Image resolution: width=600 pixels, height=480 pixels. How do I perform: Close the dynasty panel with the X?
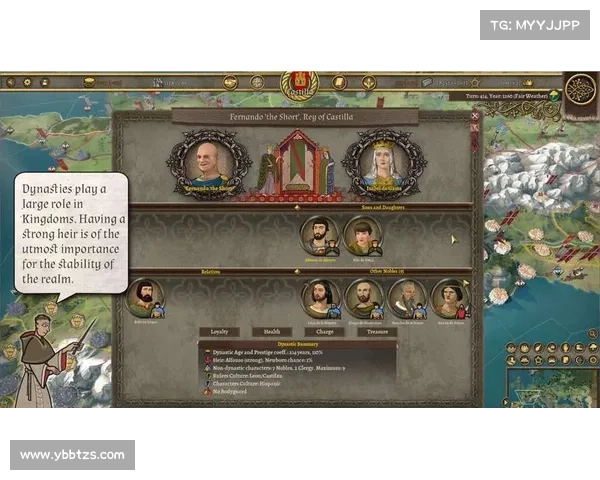tap(475, 116)
